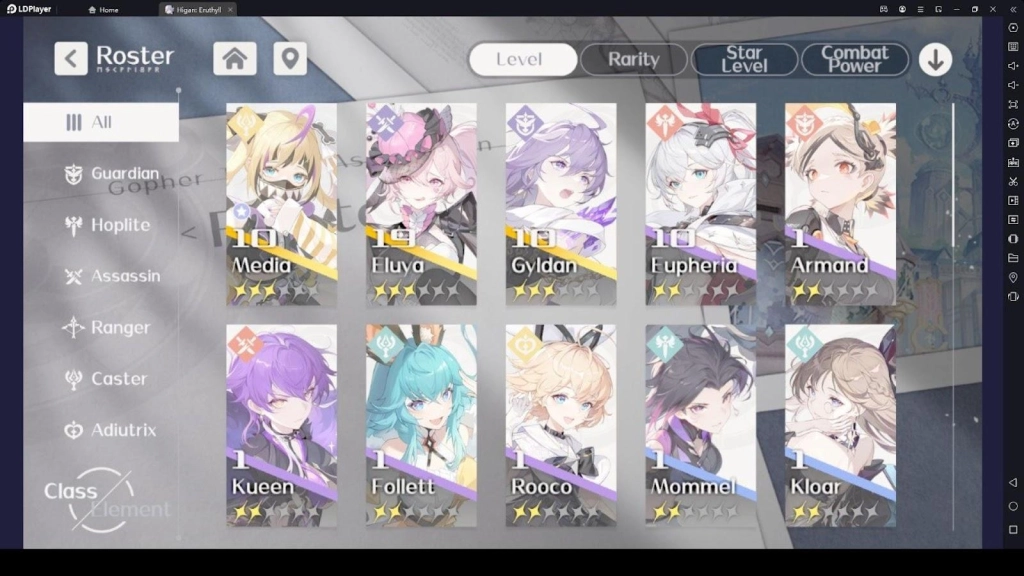Sort roster by Star Level
This screenshot has height=576, width=1024.
click(744, 60)
